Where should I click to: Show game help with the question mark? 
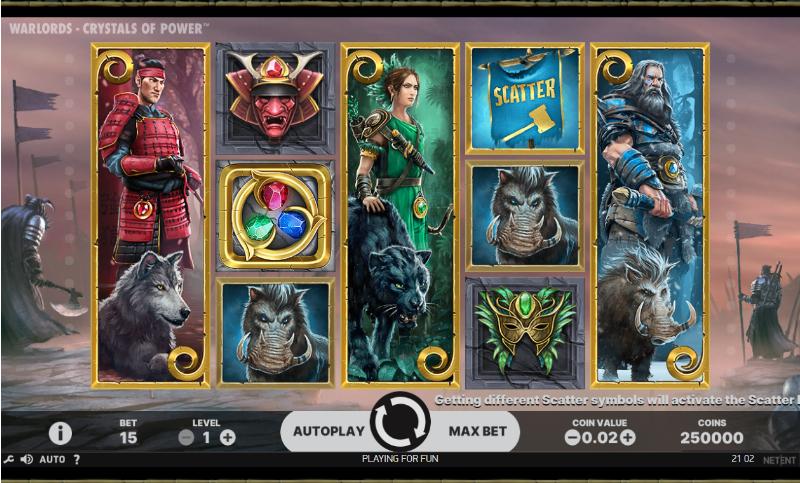[x=77, y=460]
